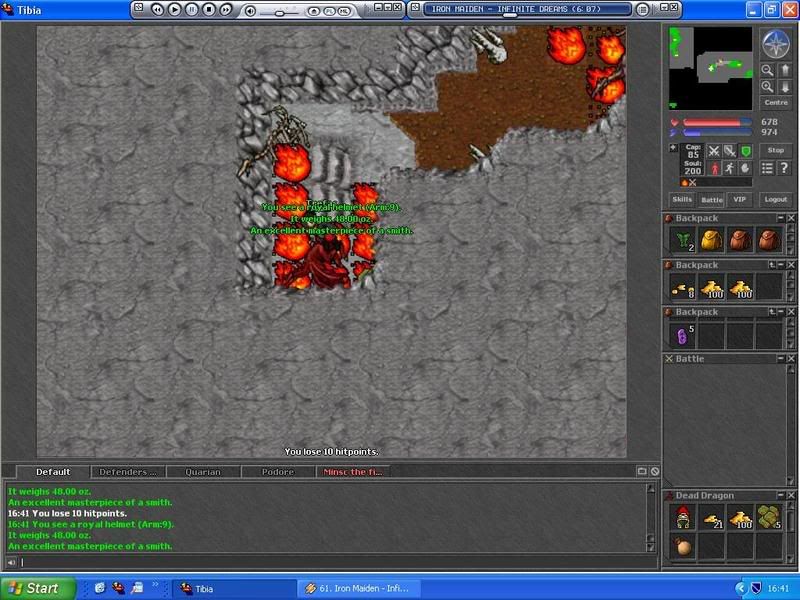Switch to the Podore chat tab

(277, 471)
